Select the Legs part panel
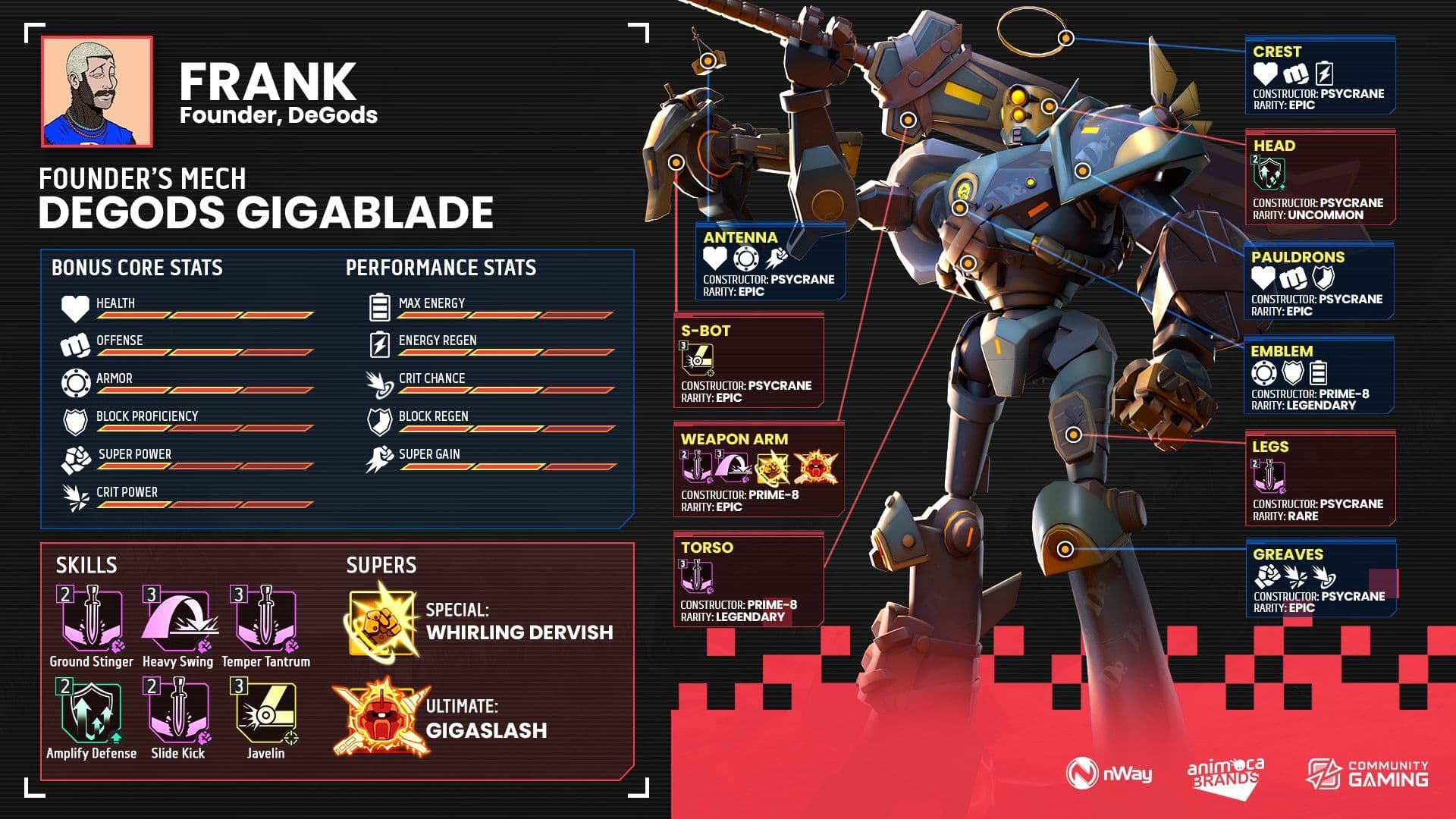 coord(1319,479)
